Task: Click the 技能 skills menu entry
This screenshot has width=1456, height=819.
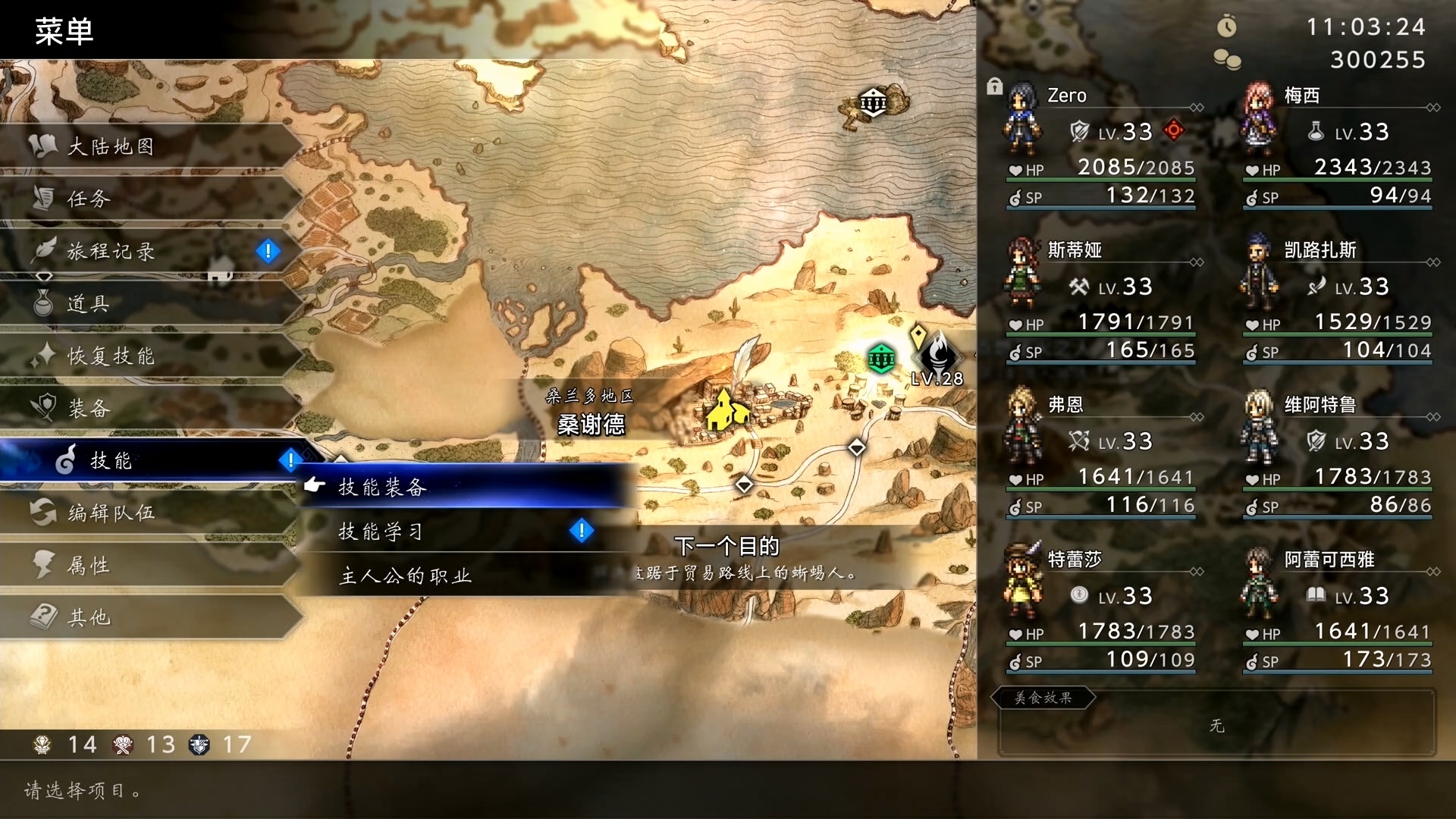Action: pos(111,460)
